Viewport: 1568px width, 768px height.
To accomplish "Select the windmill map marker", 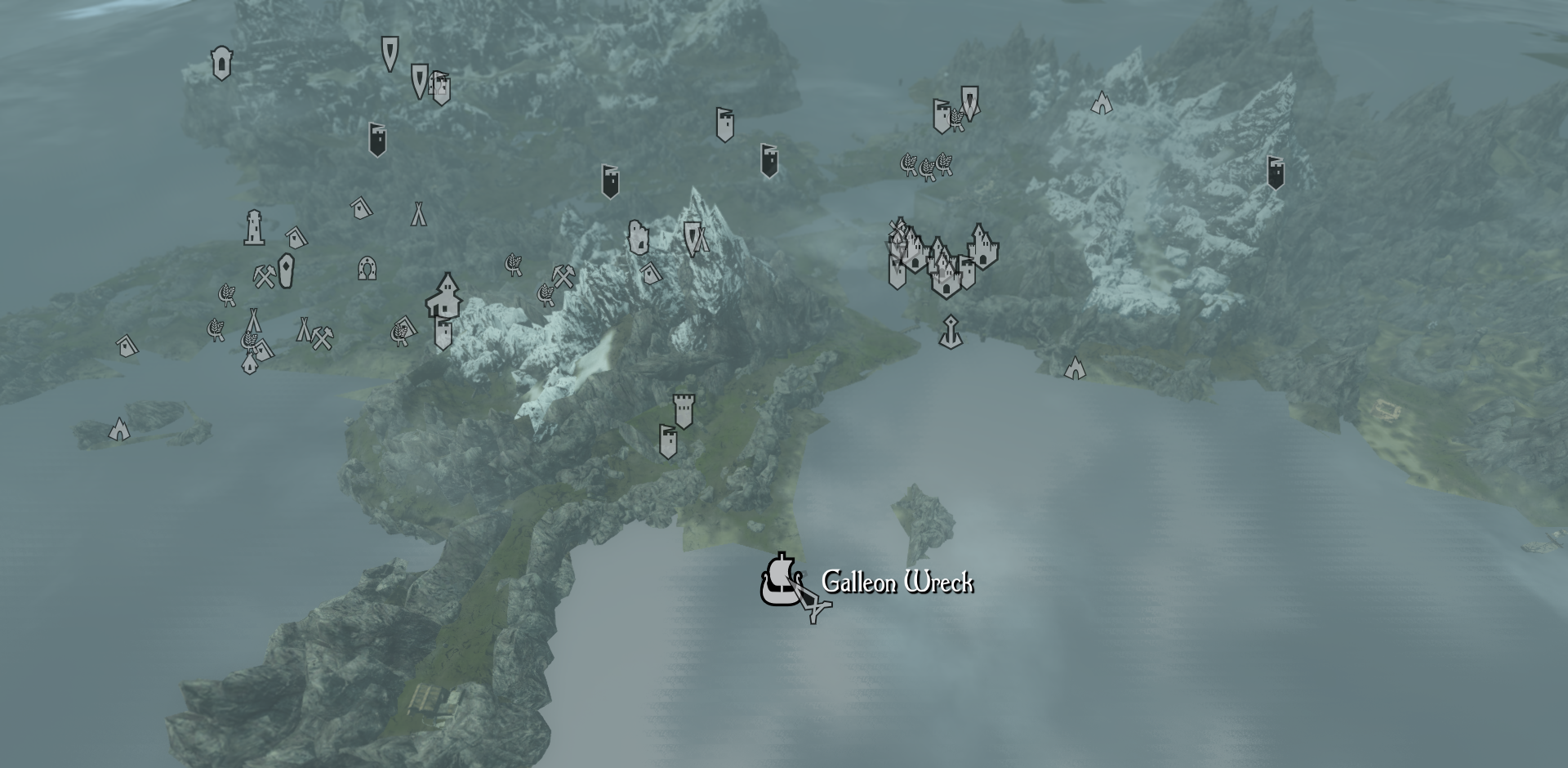I will point(898,229).
